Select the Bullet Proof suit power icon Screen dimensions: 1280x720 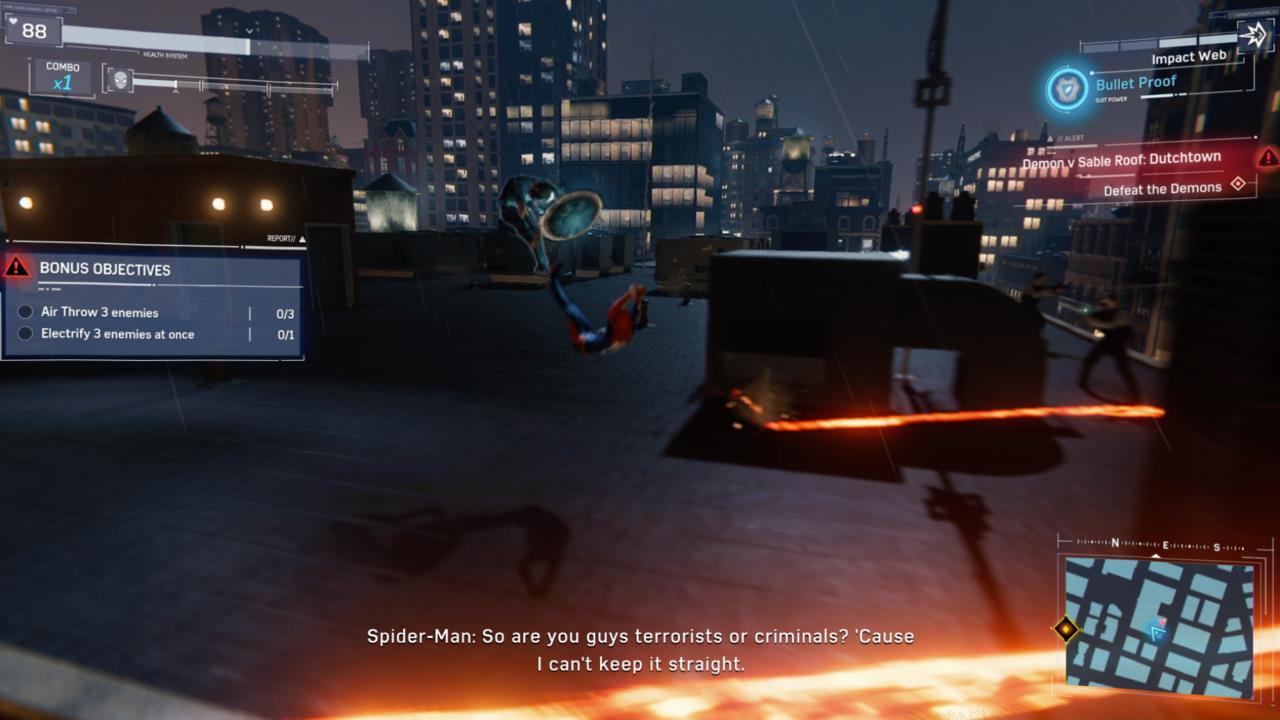point(1066,89)
